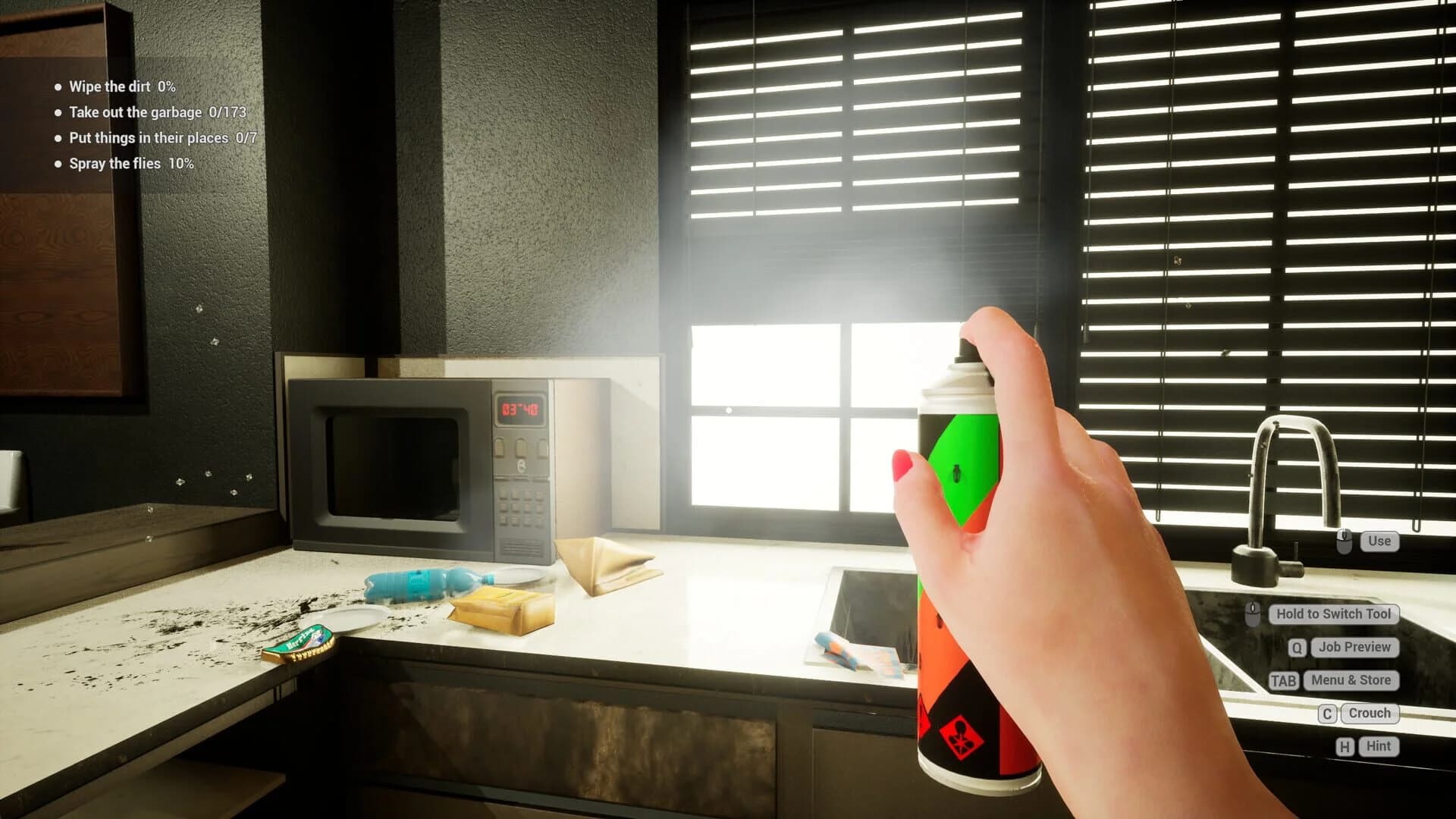This screenshot has height=819, width=1456.
Task: Click the C key icon beside Crouch
Action: point(1329,713)
